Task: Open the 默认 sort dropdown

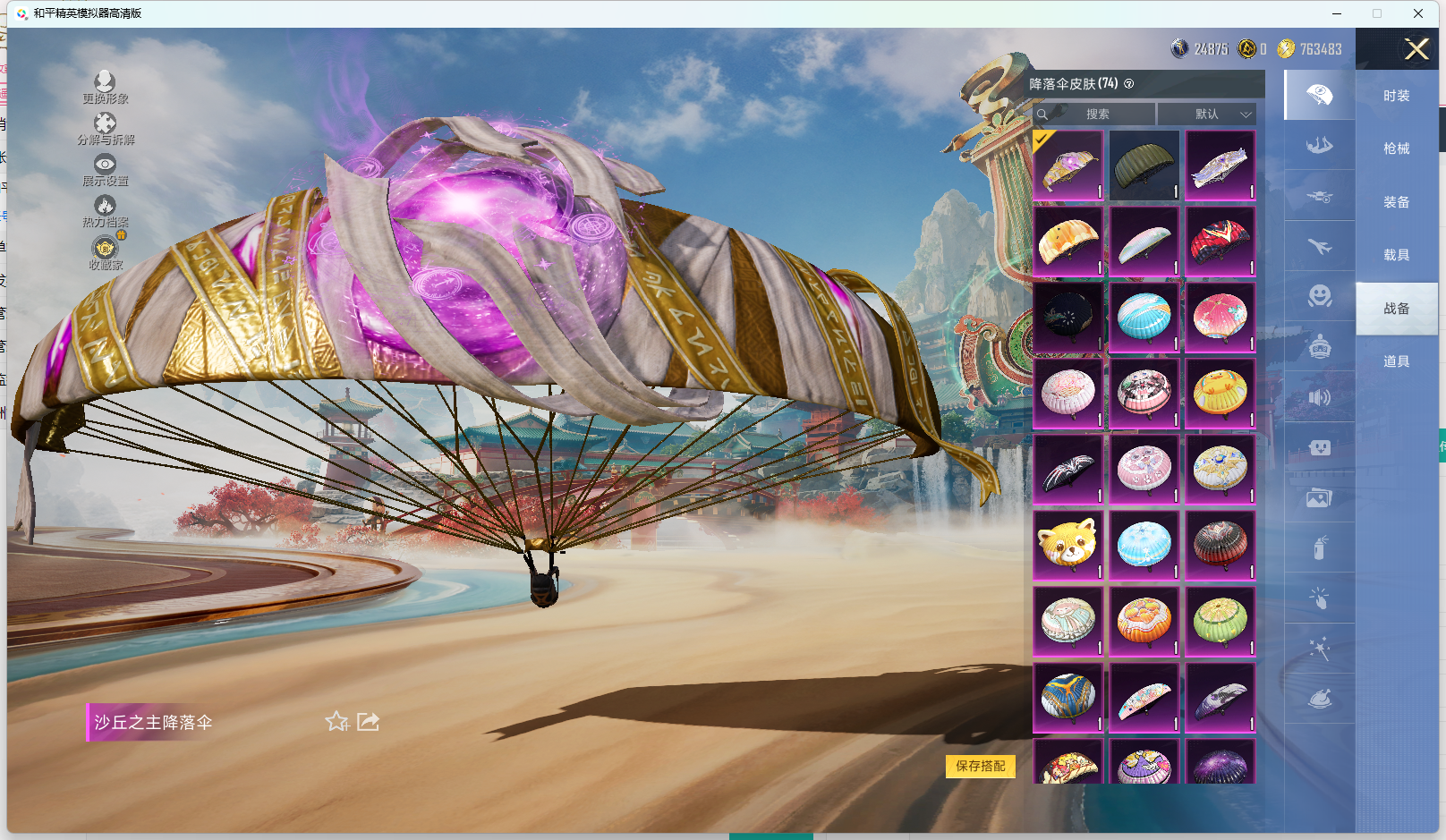Action: click(x=1207, y=115)
